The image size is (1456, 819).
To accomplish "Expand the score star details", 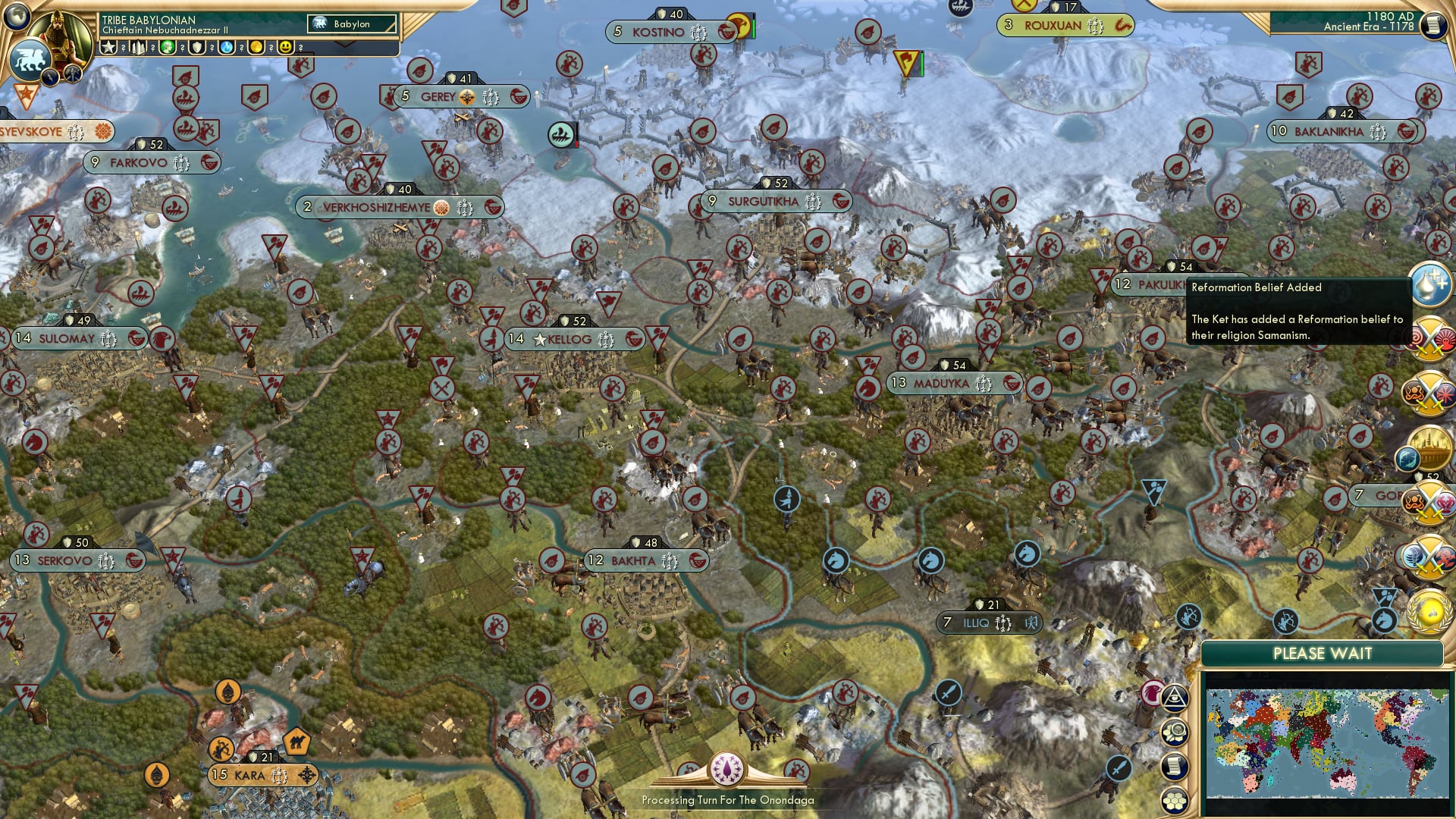I will pyautogui.click(x=110, y=47).
